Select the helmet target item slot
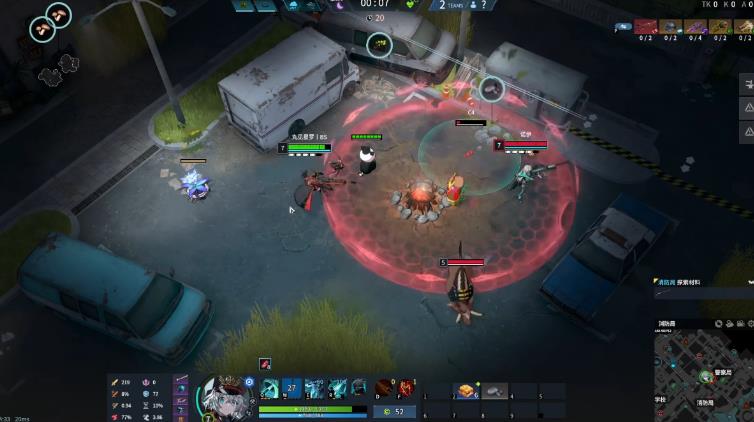Screen dimensions: 754x422 [671, 27]
